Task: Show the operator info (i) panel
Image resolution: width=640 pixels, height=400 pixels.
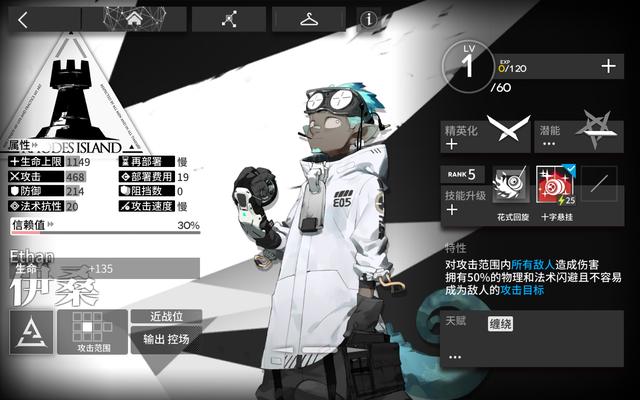Action: point(369,19)
